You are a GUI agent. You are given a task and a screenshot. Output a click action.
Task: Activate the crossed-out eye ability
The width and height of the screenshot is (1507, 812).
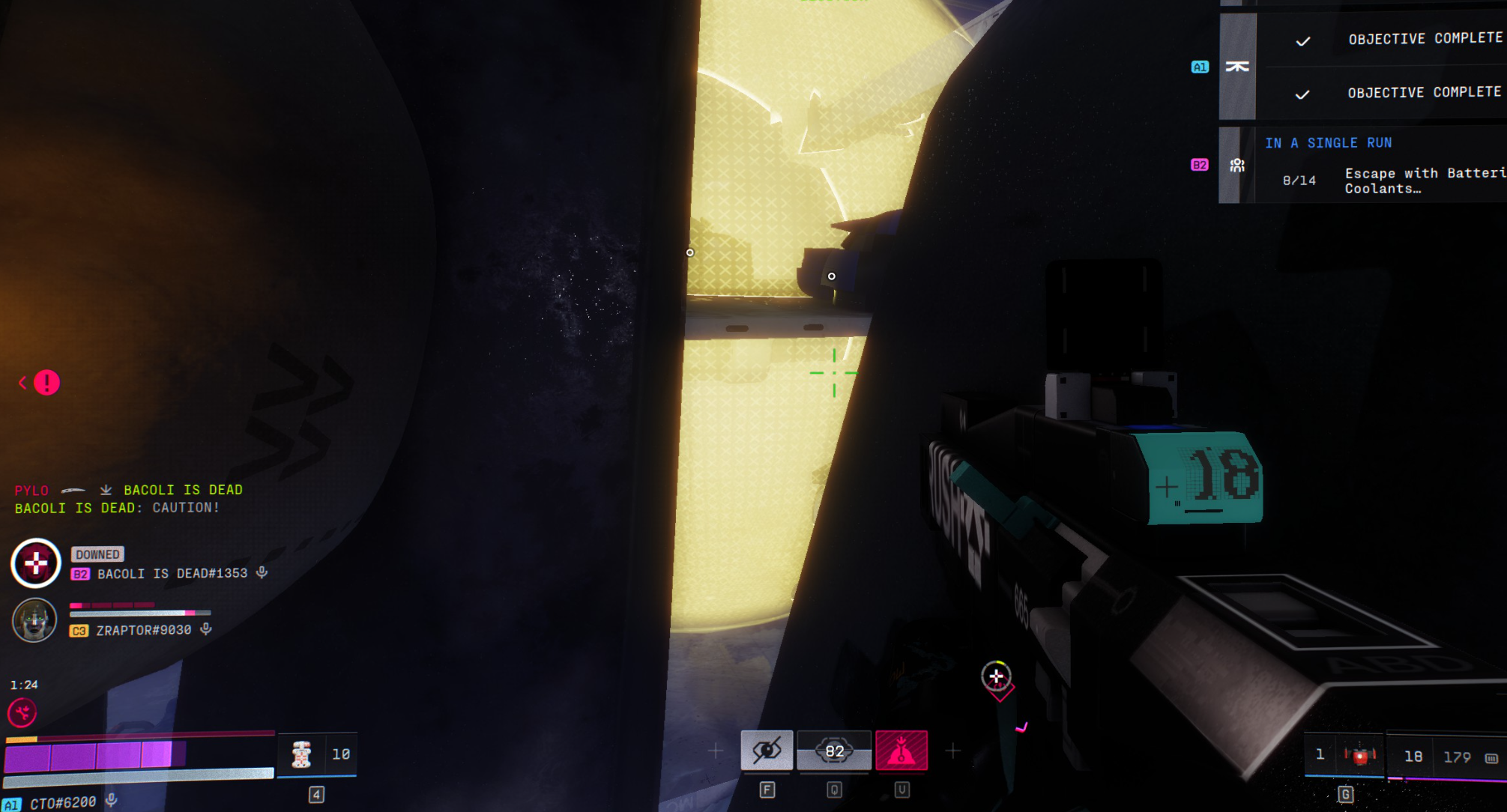(x=767, y=751)
